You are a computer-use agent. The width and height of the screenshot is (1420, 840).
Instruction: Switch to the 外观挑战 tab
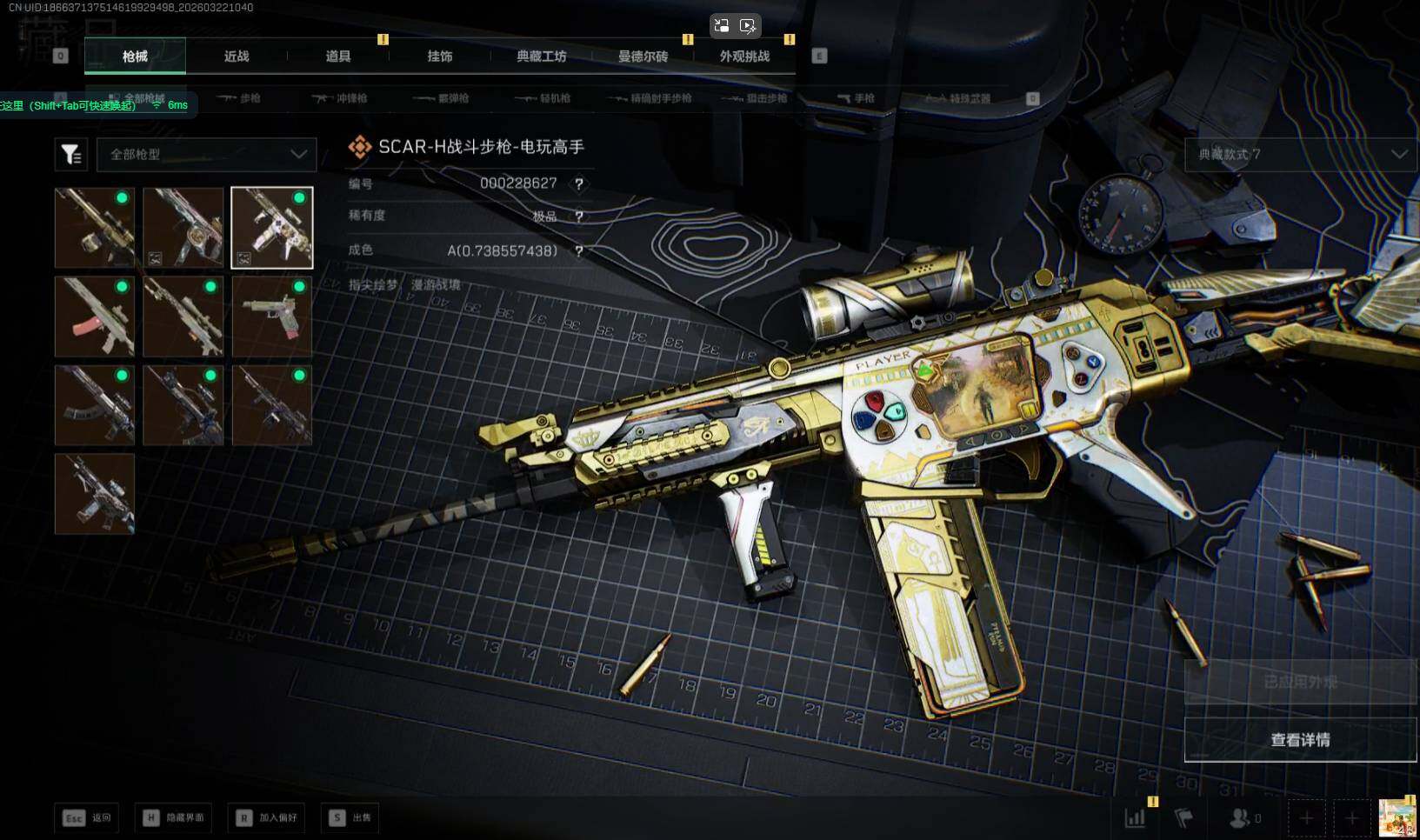[744, 57]
